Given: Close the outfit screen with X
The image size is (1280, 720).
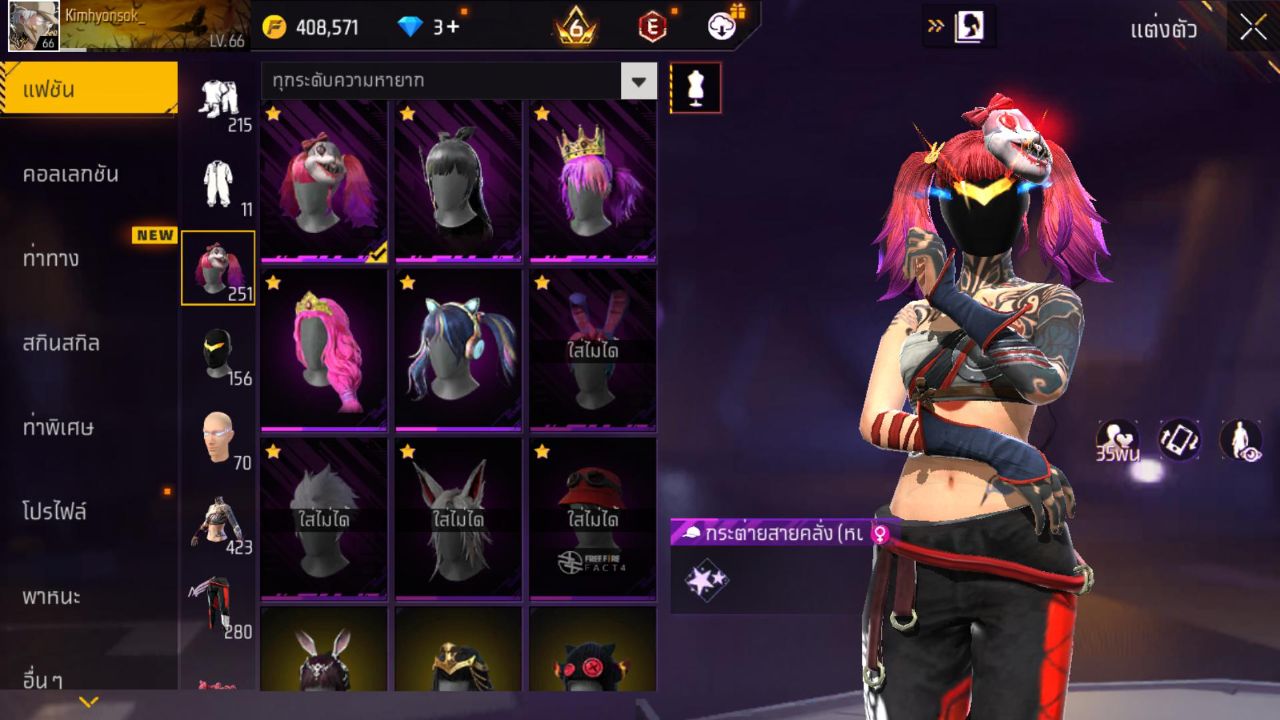Looking at the screenshot, I should coord(1253,28).
